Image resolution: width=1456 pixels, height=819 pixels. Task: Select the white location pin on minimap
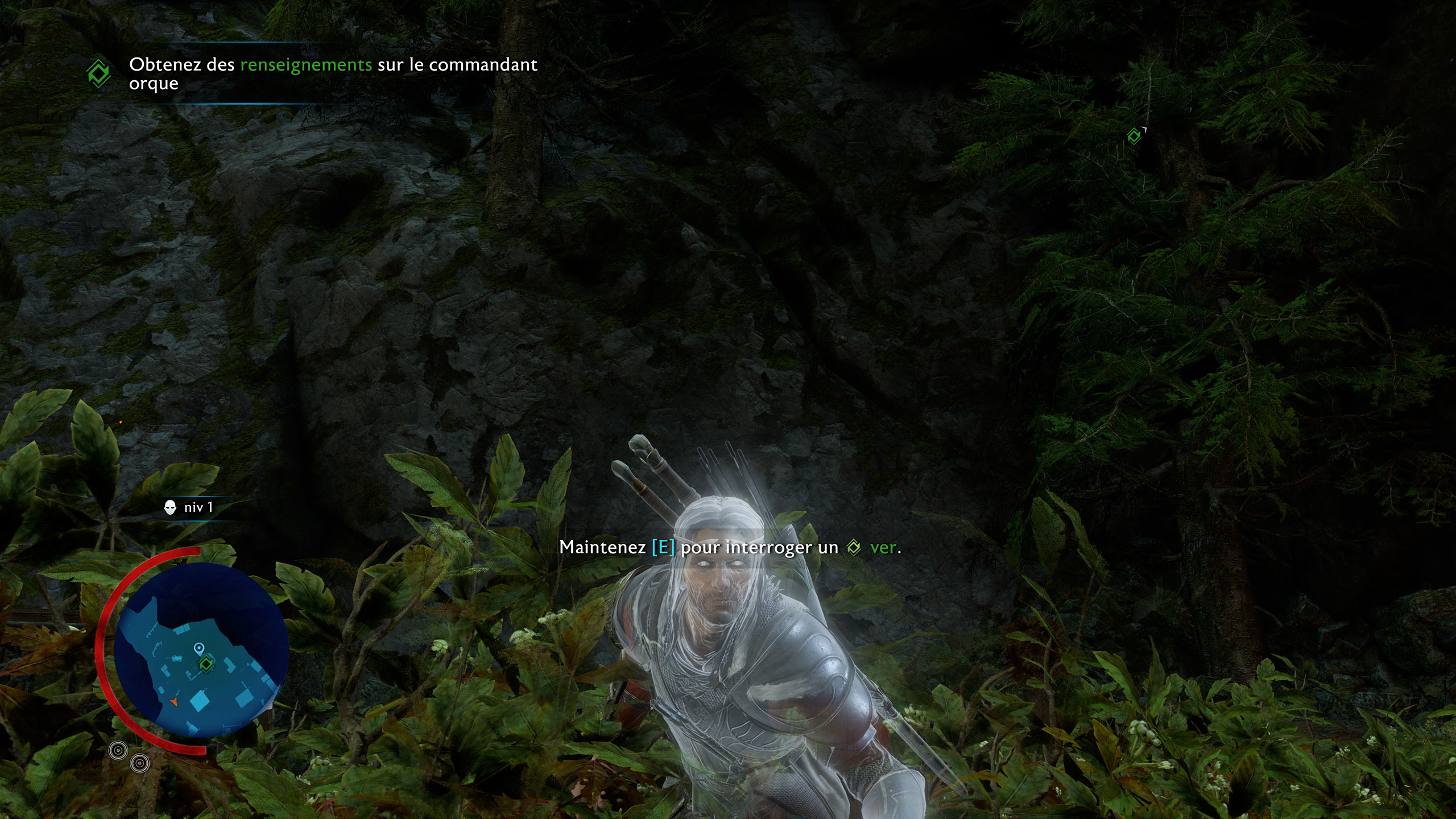point(198,648)
